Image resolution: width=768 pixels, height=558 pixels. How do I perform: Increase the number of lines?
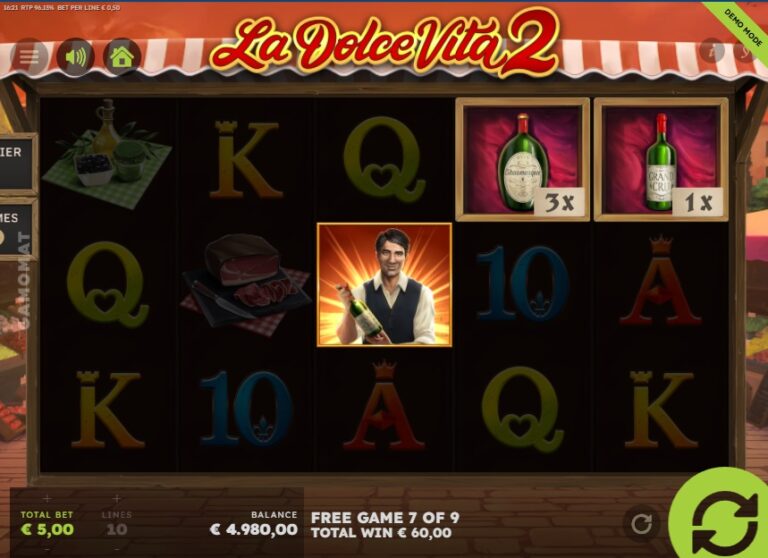coord(117,498)
